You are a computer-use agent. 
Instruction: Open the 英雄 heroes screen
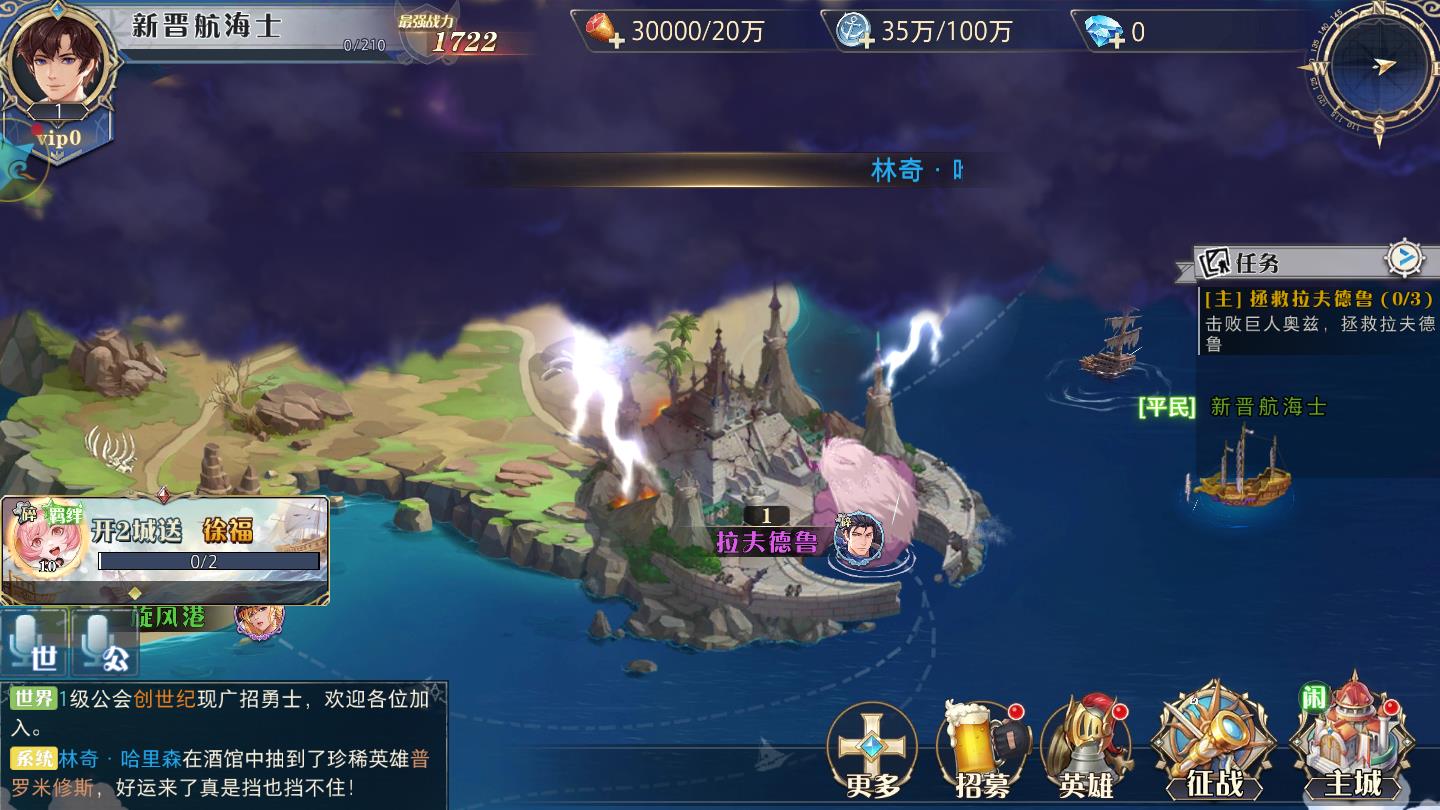tap(1087, 752)
